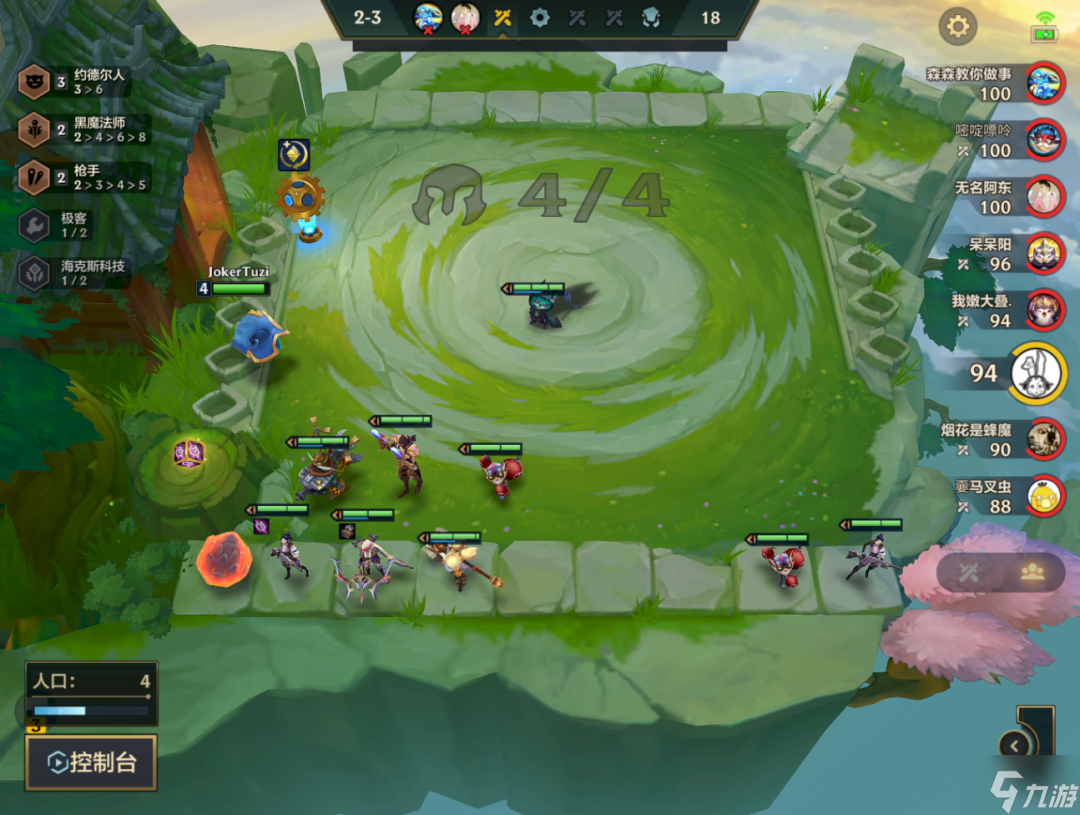View player 森森教你做事's board
The height and width of the screenshot is (815, 1080).
click(x=1045, y=83)
